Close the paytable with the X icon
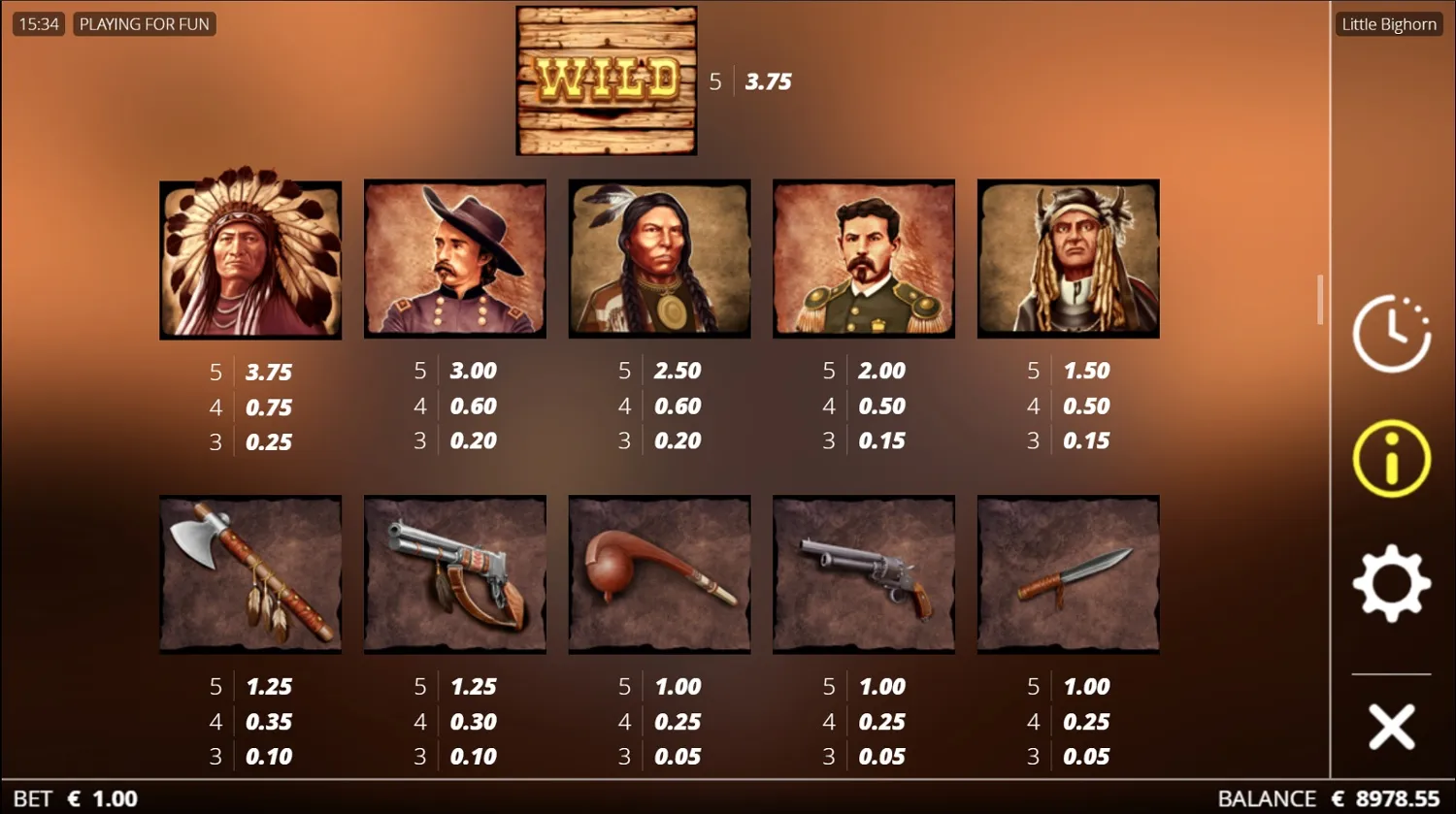 coord(1392,723)
